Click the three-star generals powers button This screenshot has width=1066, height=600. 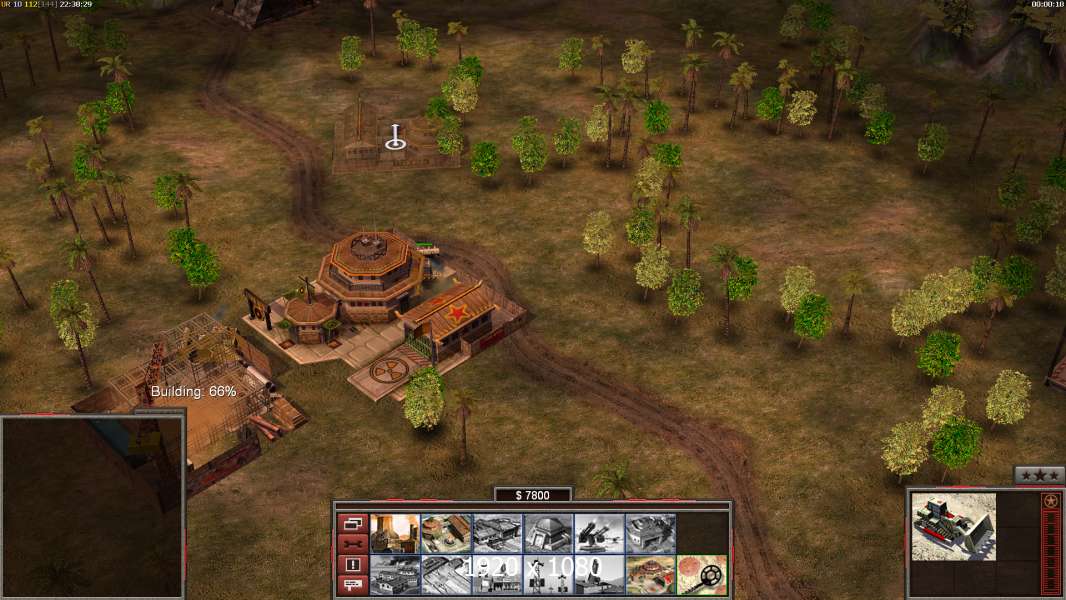pos(1039,476)
